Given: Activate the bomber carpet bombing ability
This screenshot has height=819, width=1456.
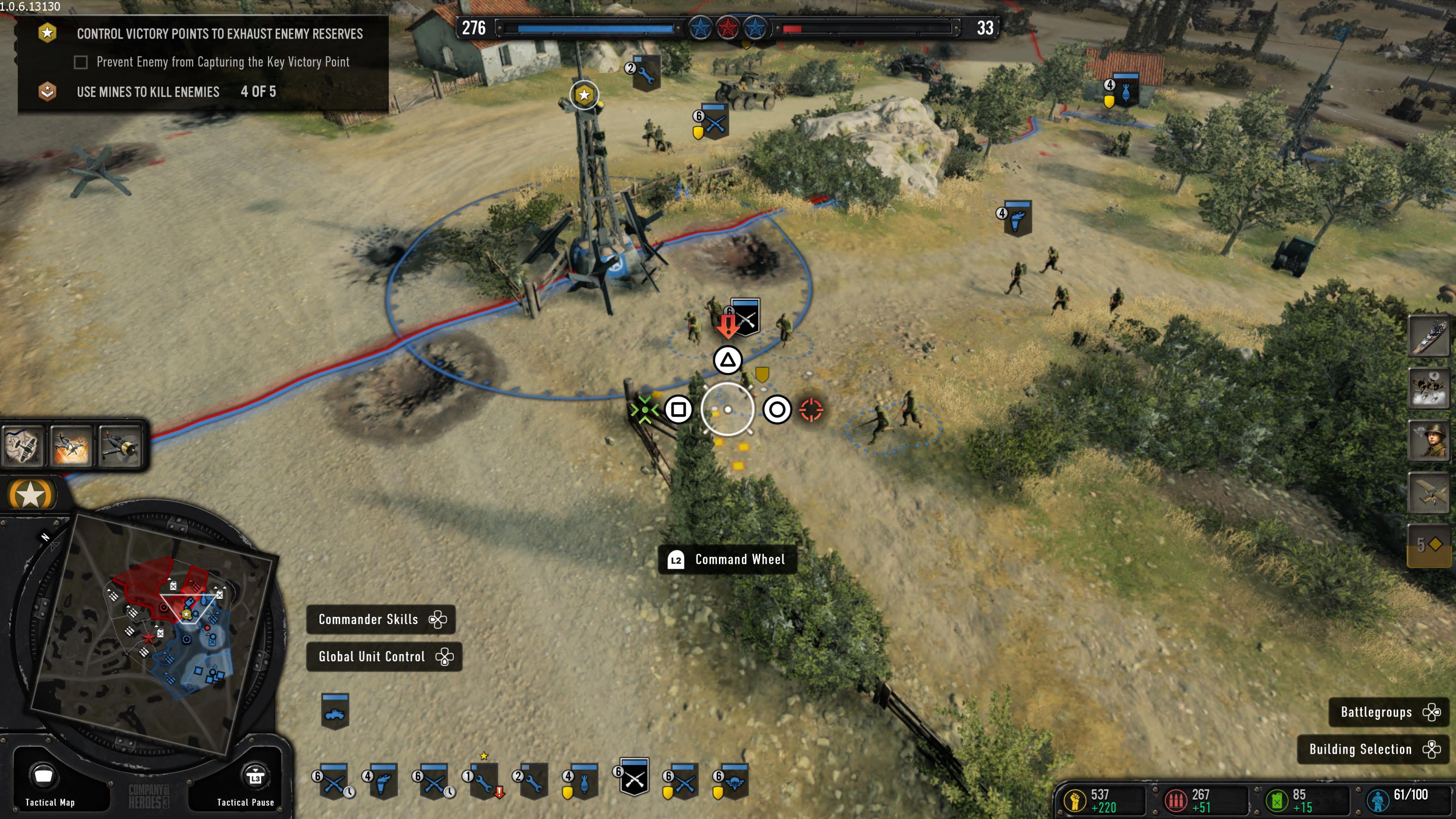Looking at the screenshot, I should pos(1428,388).
